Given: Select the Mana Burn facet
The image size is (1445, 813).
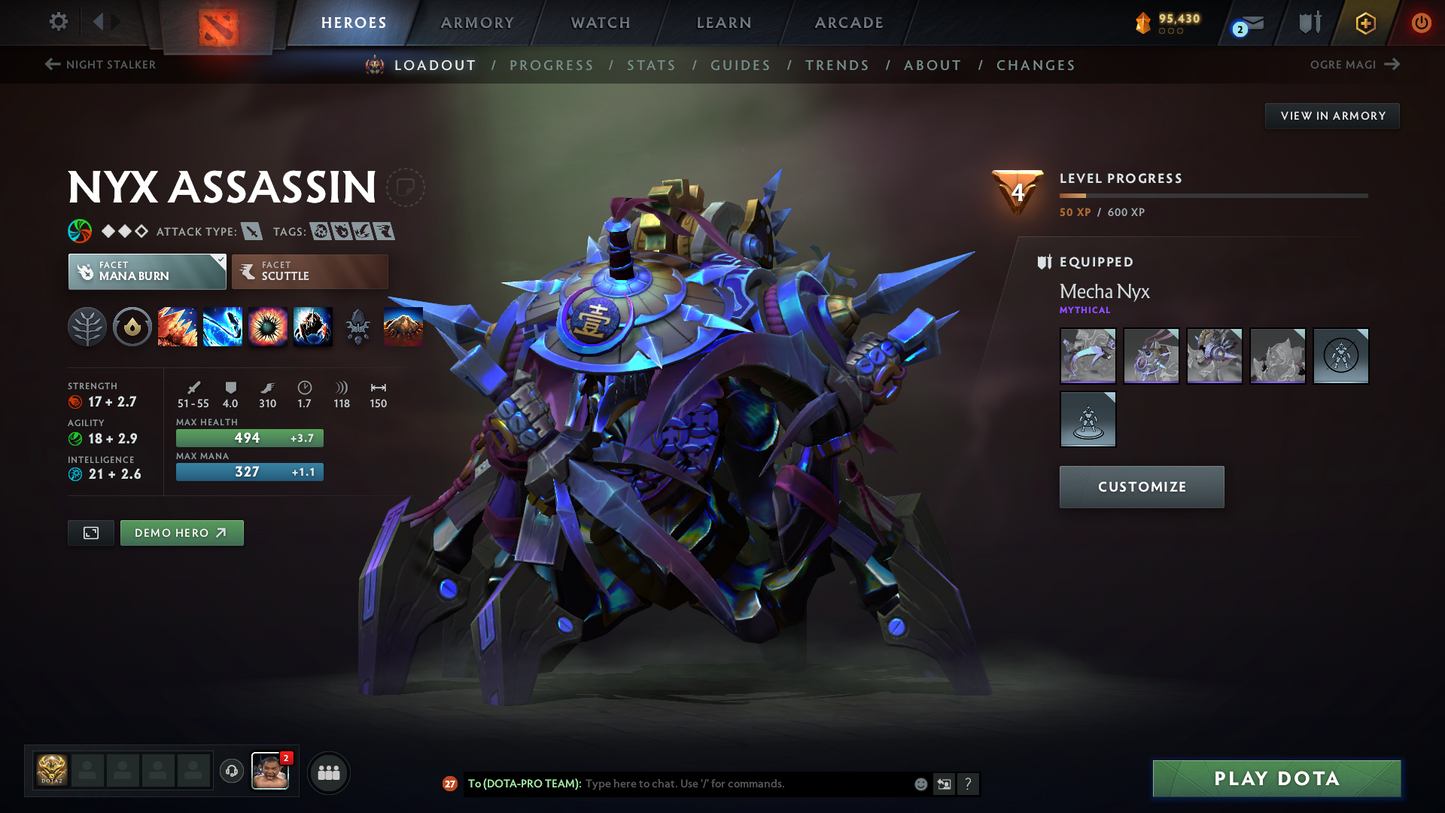Looking at the screenshot, I should tap(146, 271).
